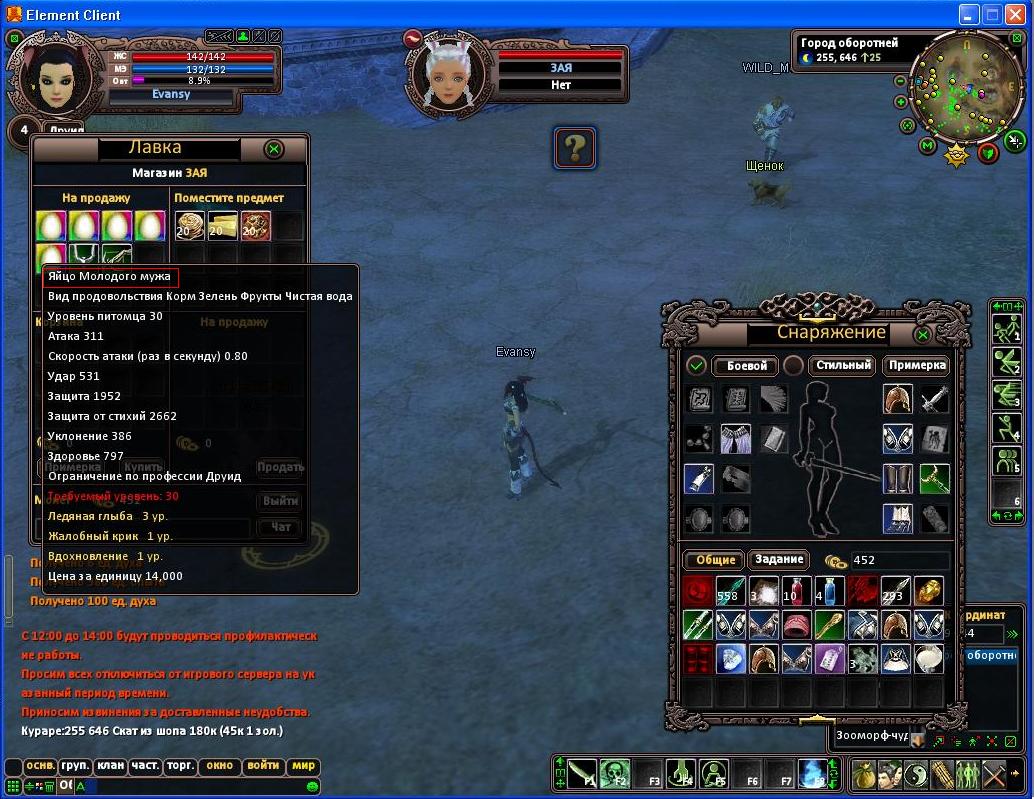The image size is (1034, 799).
Task: Switch chat to the мир channel
Action: pos(302,766)
